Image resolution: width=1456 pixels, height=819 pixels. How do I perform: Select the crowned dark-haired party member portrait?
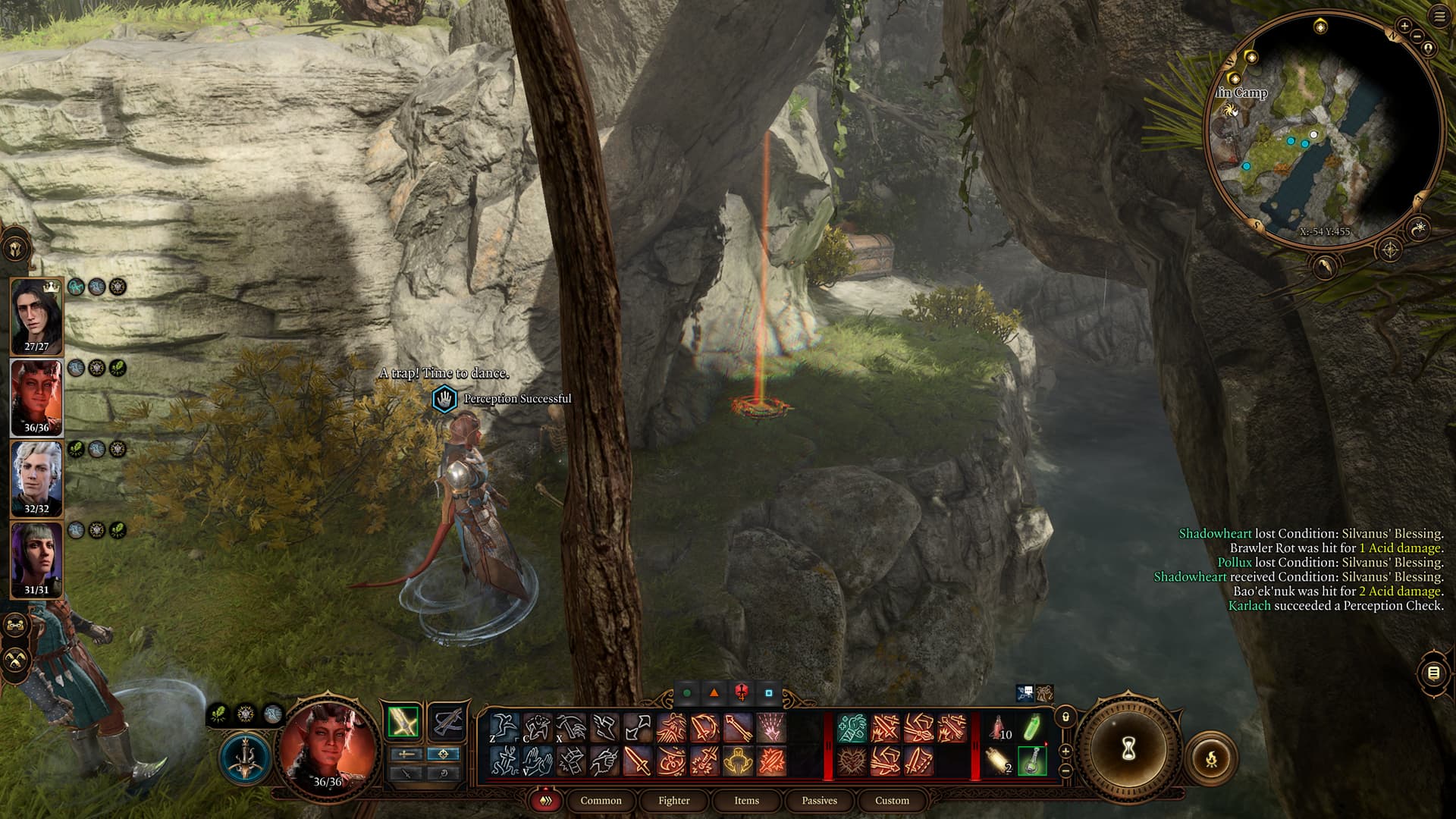point(36,315)
